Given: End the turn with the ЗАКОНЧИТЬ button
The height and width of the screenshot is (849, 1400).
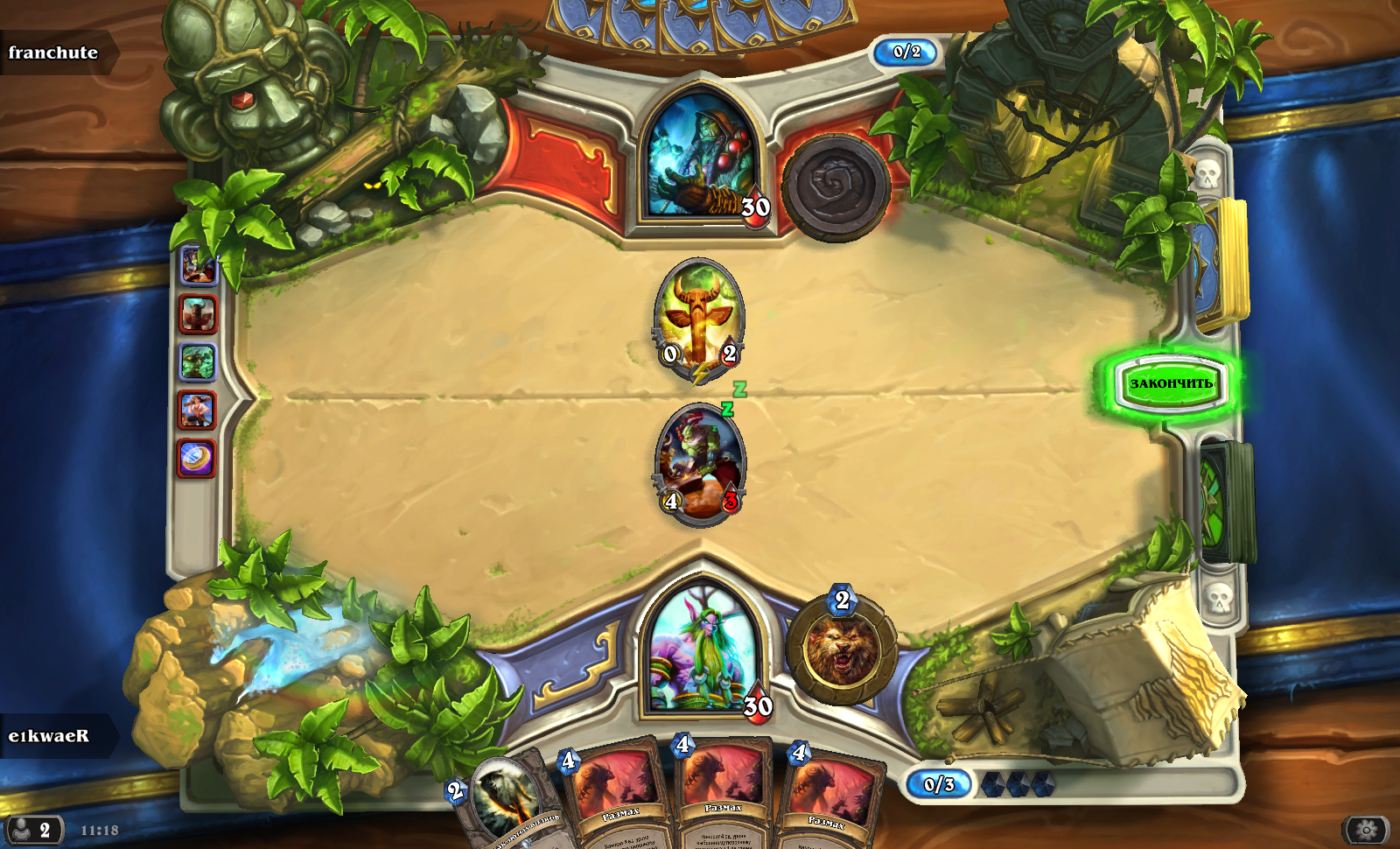Looking at the screenshot, I should pyautogui.click(x=1171, y=383).
